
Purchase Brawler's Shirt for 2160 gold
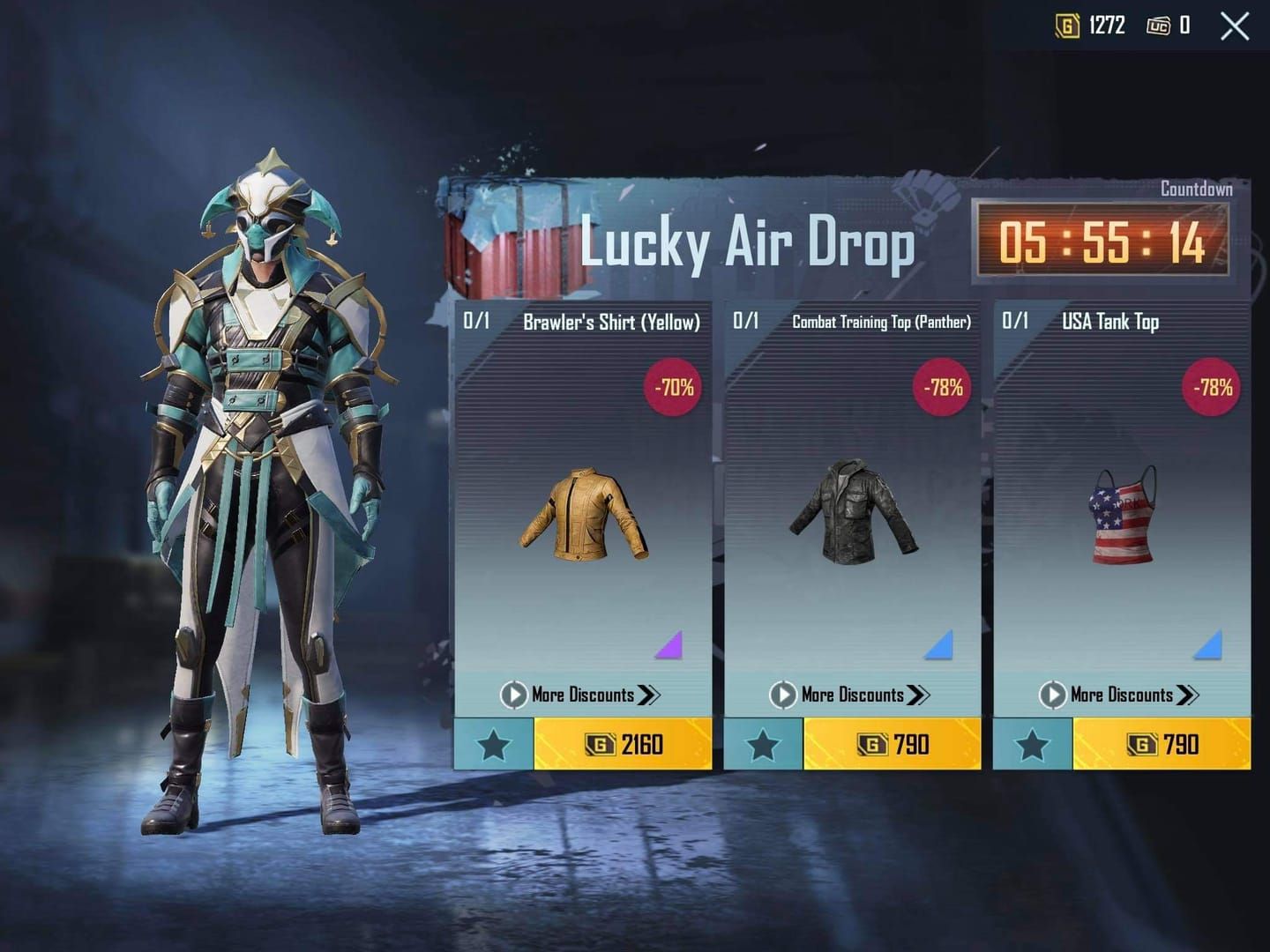coord(626,744)
